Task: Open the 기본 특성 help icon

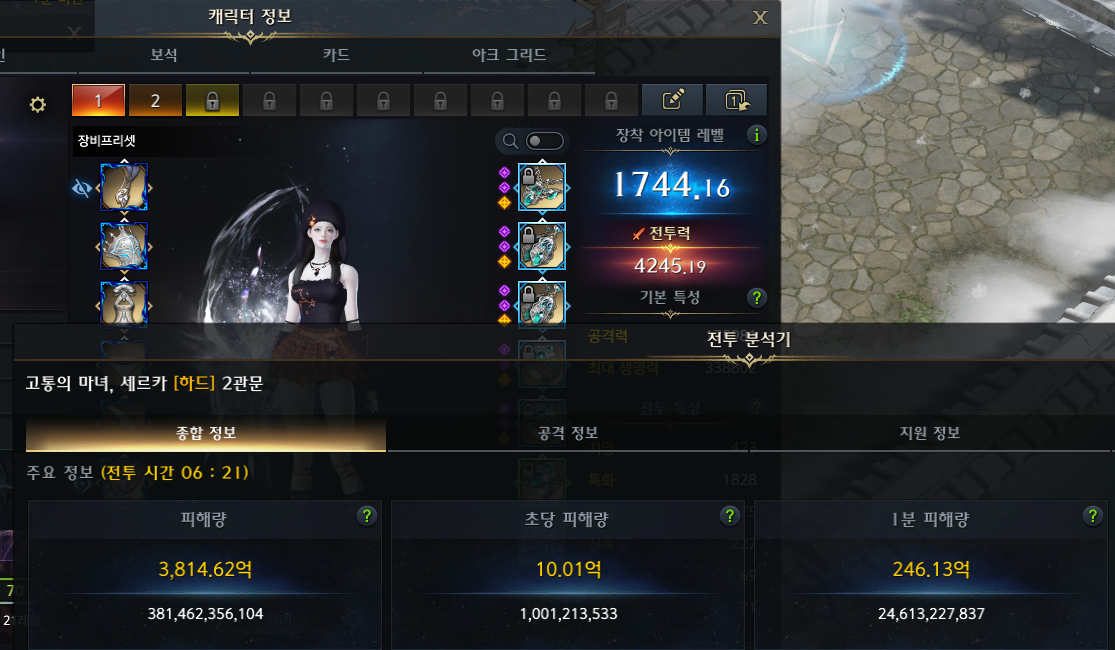Action: coord(757,297)
